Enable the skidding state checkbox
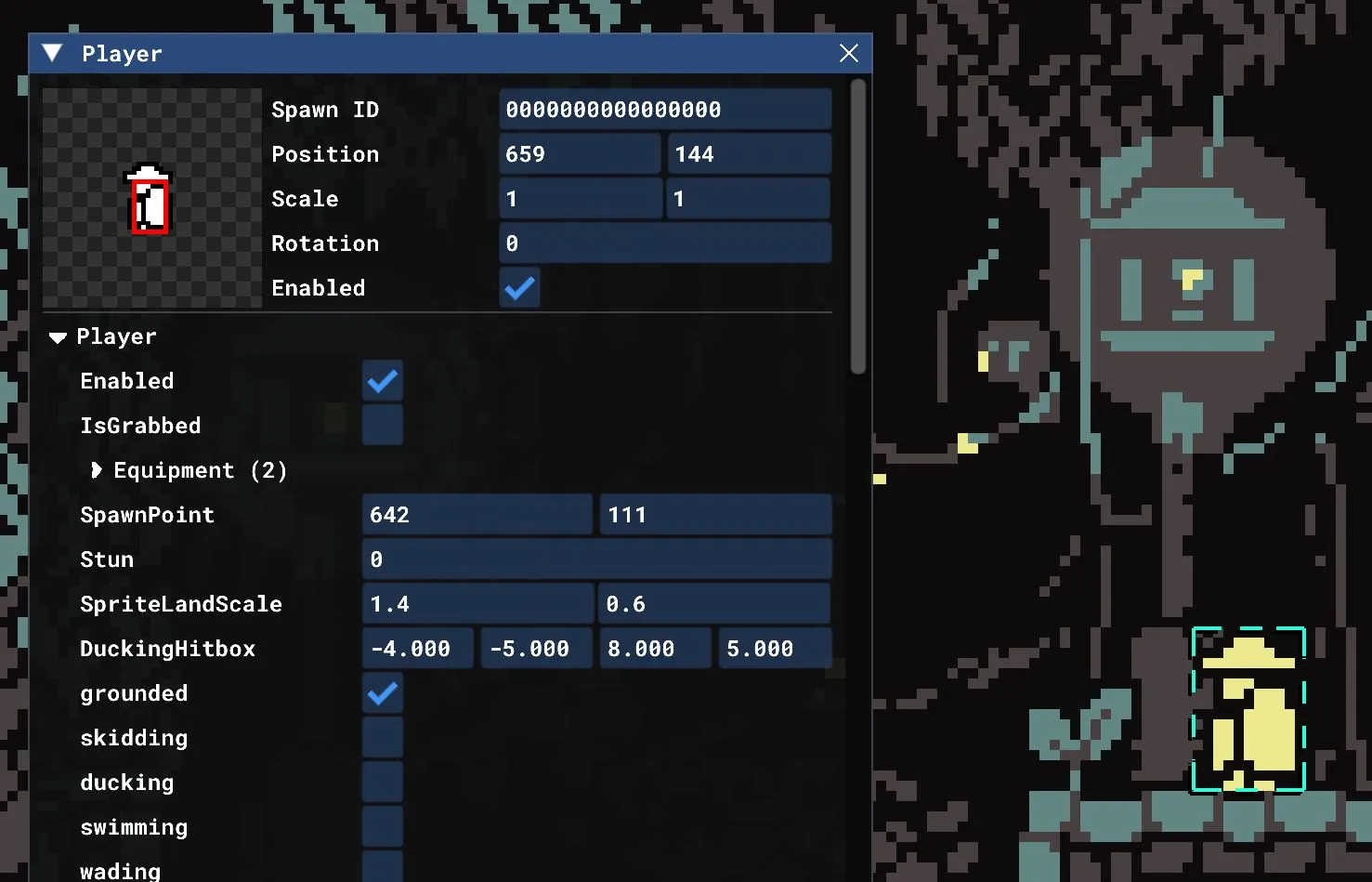Viewport: 1372px width, 882px height. click(383, 737)
